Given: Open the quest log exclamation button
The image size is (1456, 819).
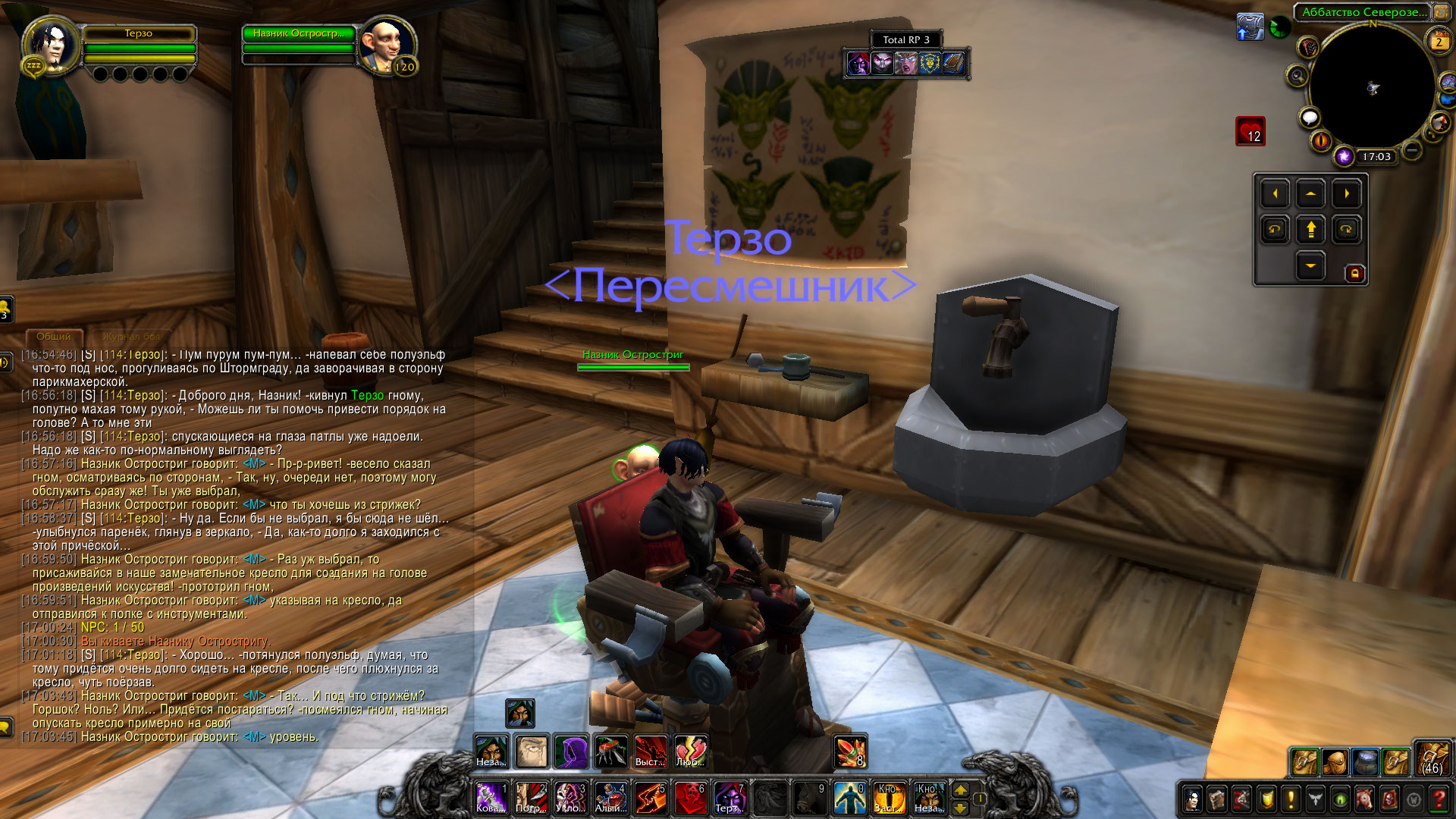Looking at the screenshot, I should 1291,799.
